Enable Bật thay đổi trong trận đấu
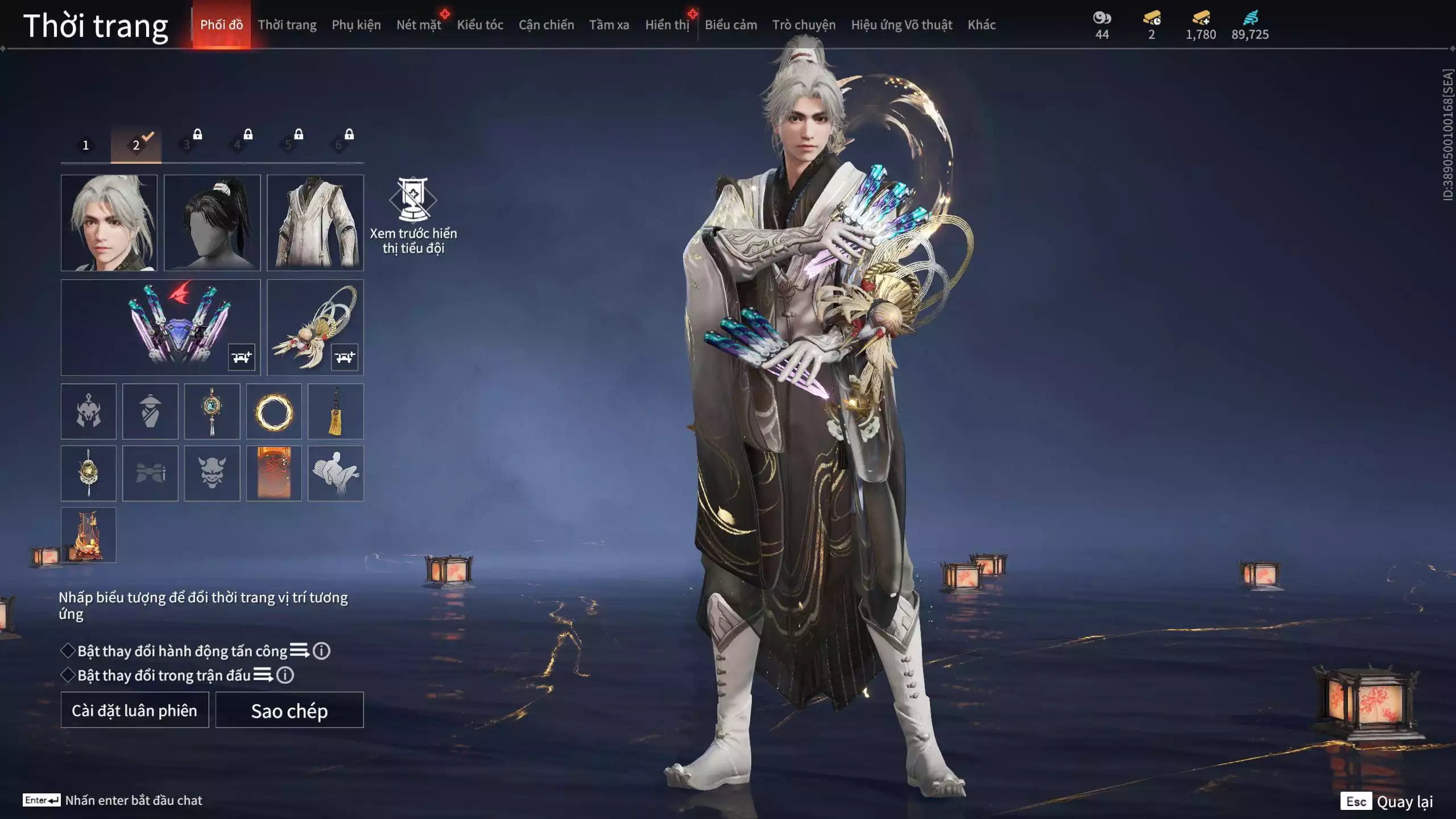1456x819 pixels. [68, 675]
